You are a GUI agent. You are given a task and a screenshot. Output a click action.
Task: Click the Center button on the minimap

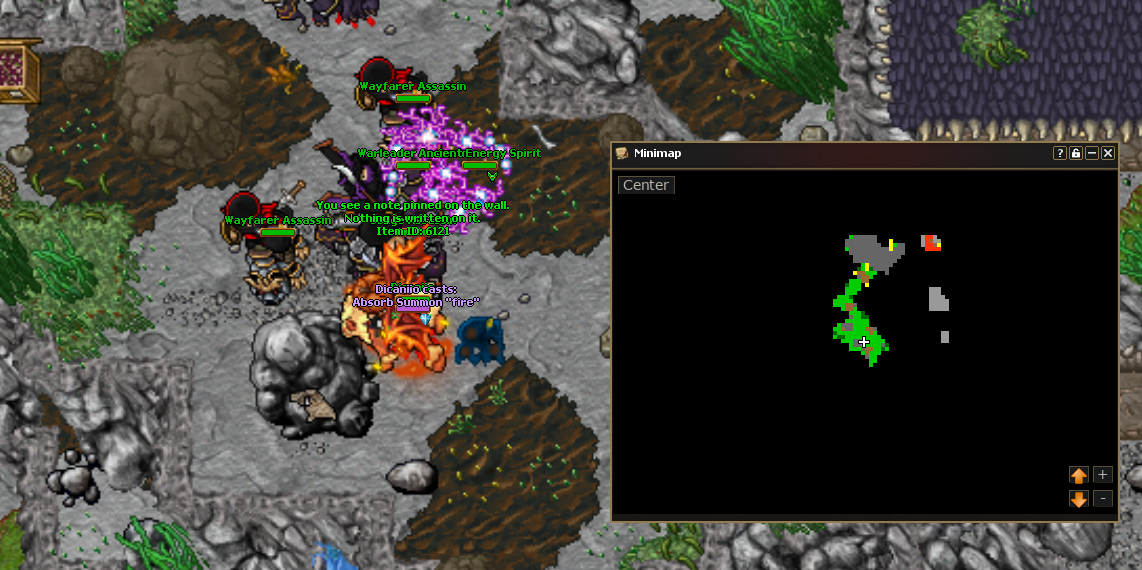coord(646,185)
